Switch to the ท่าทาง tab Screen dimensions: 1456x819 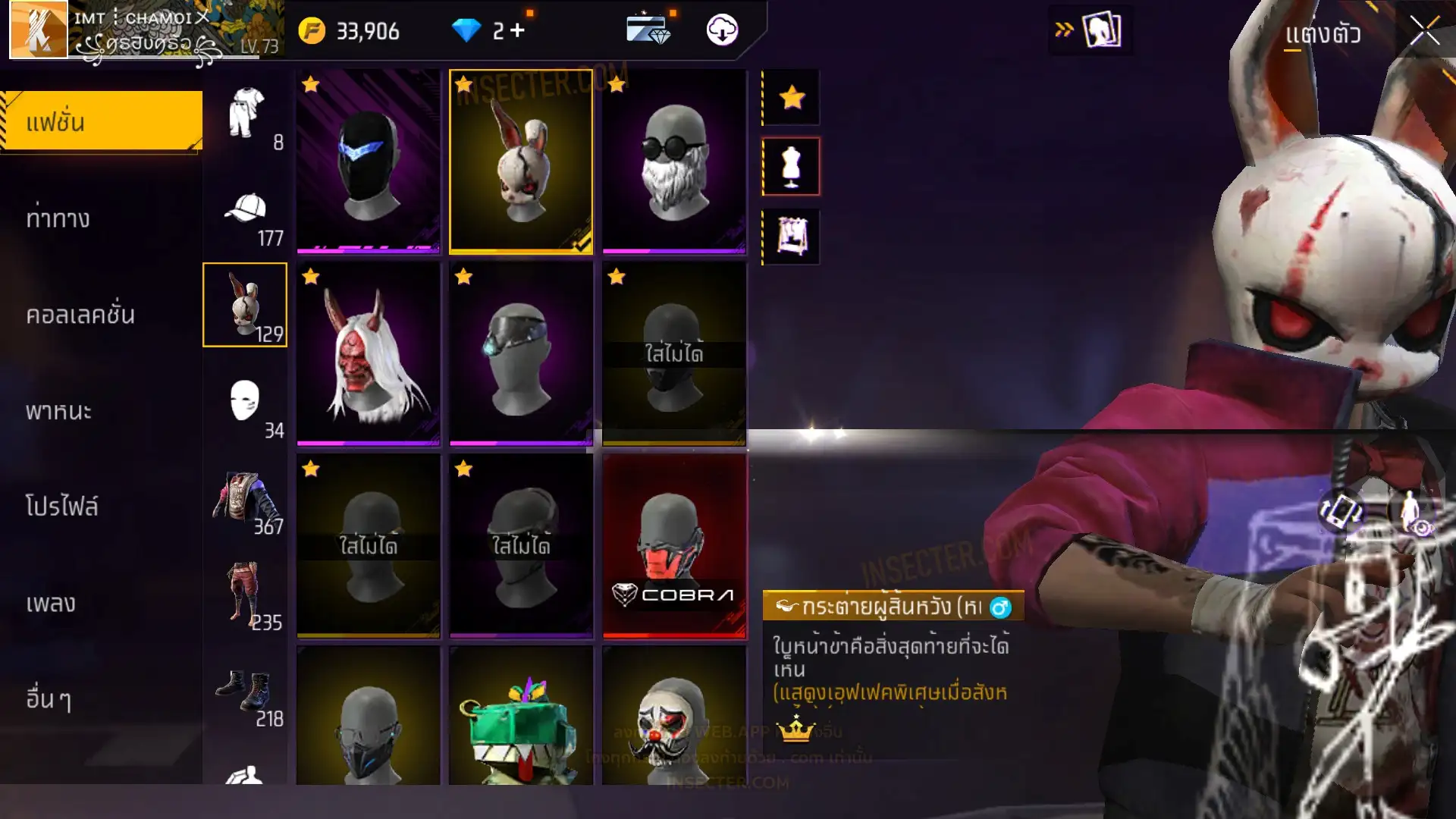[x=102, y=218]
